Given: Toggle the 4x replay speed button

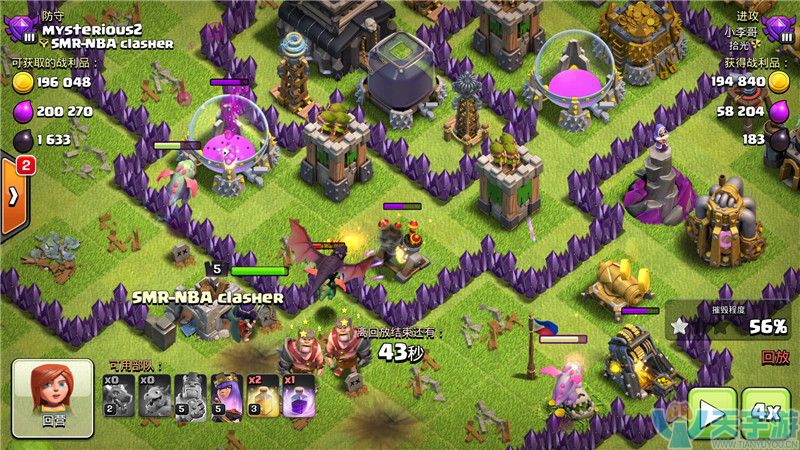Looking at the screenshot, I should pos(767,413).
